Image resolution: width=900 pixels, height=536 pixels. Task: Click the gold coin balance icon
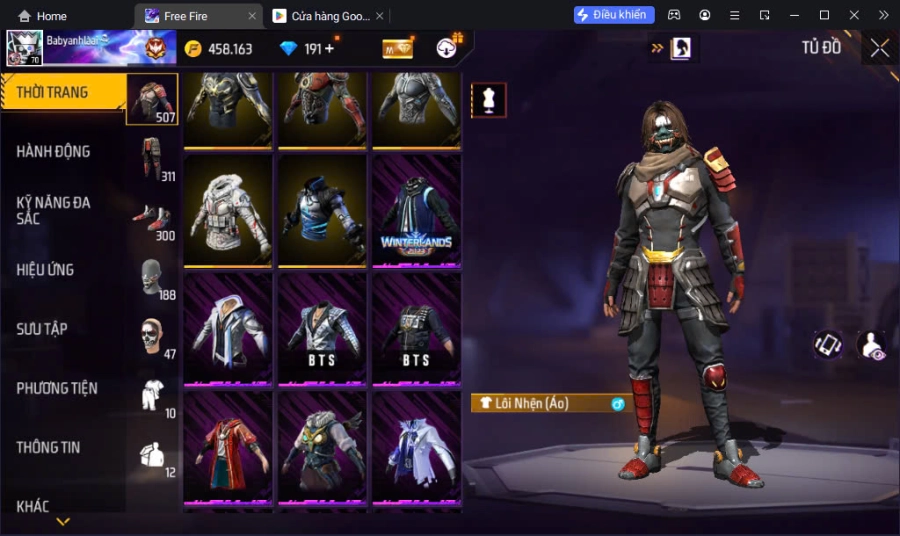[193, 49]
